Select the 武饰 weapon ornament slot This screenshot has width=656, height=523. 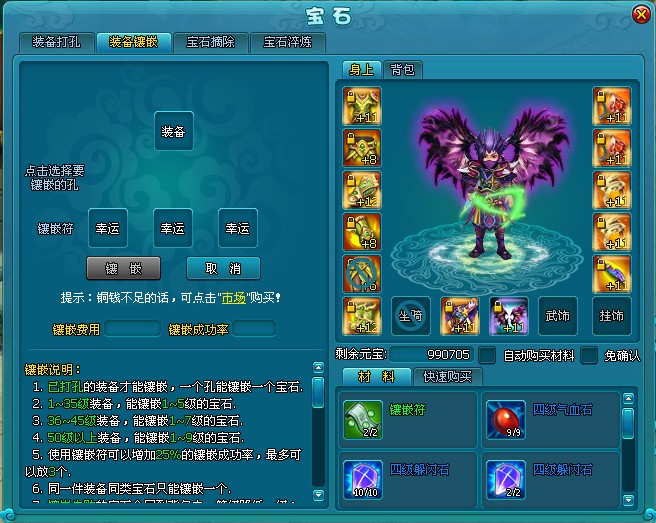pos(557,315)
